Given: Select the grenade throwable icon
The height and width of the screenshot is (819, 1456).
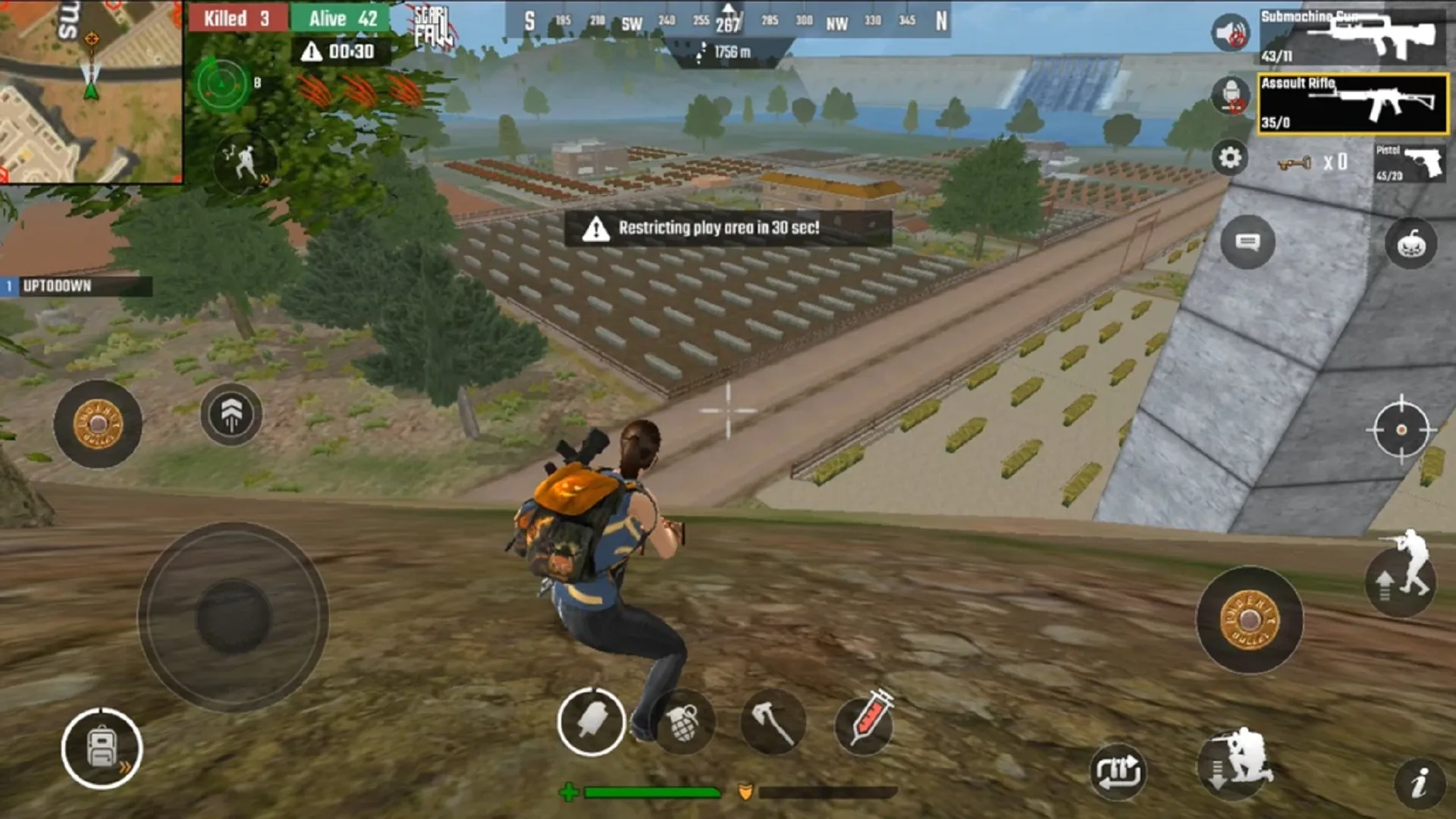Looking at the screenshot, I should click(682, 721).
